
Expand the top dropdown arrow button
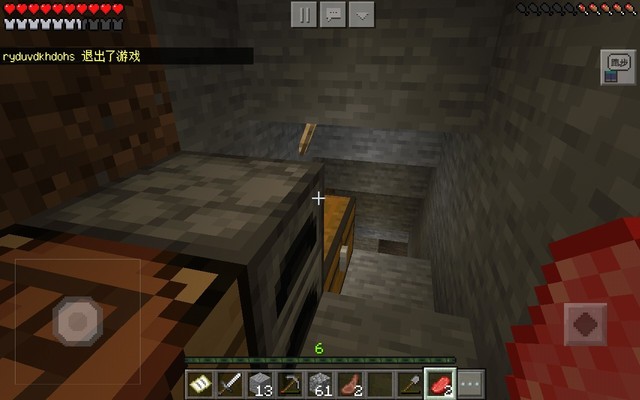click(362, 14)
